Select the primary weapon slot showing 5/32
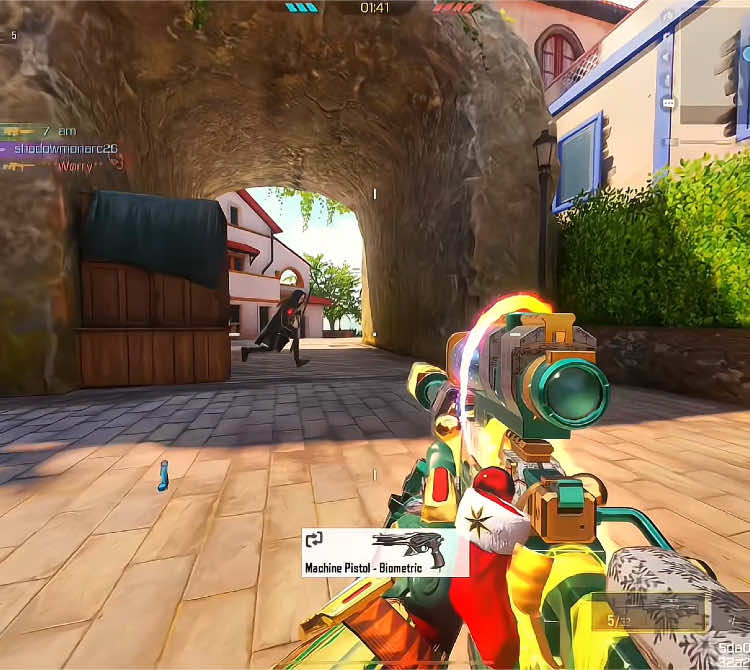 [648, 612]
